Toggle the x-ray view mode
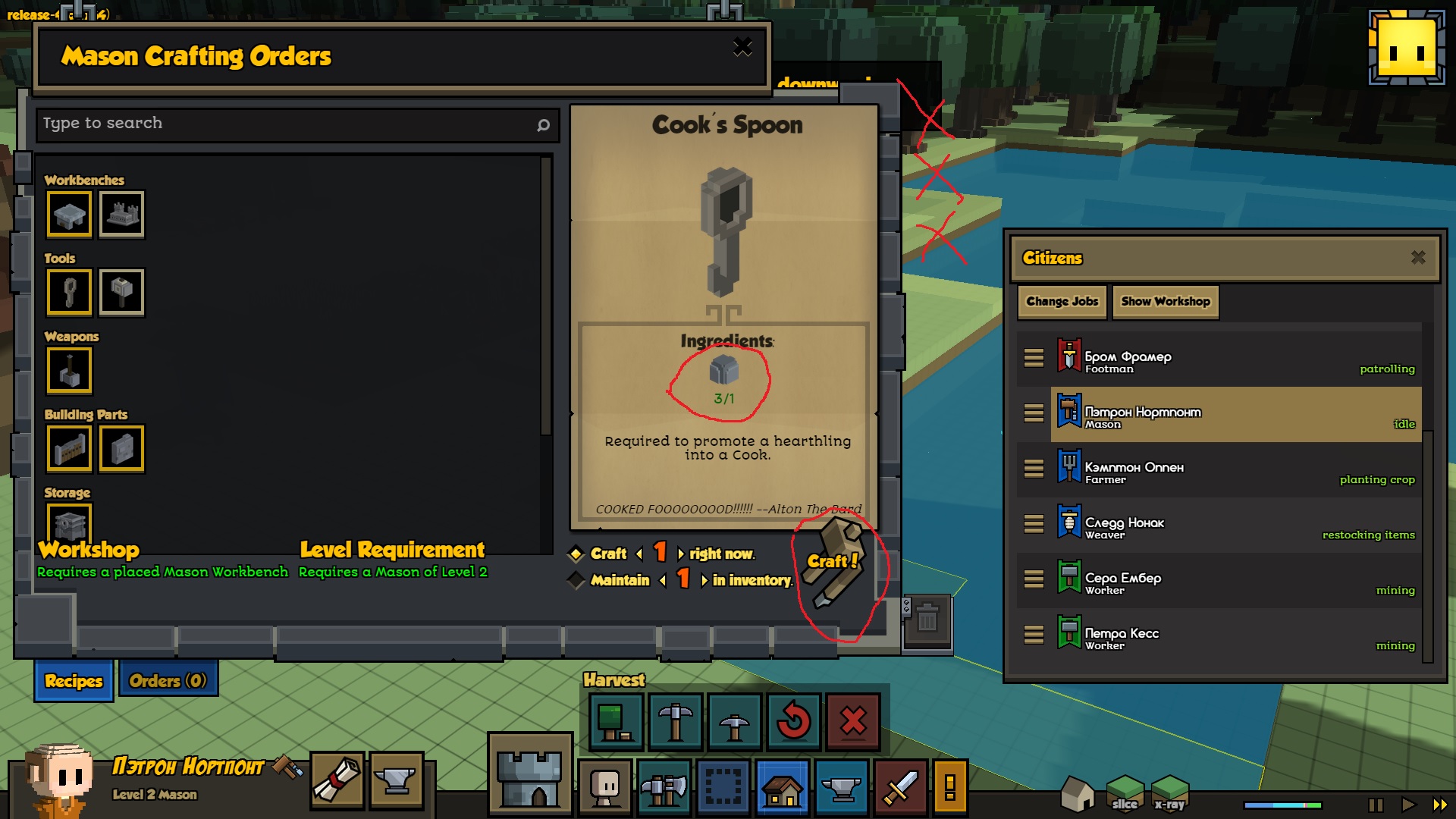 [x=1169, y=794]
